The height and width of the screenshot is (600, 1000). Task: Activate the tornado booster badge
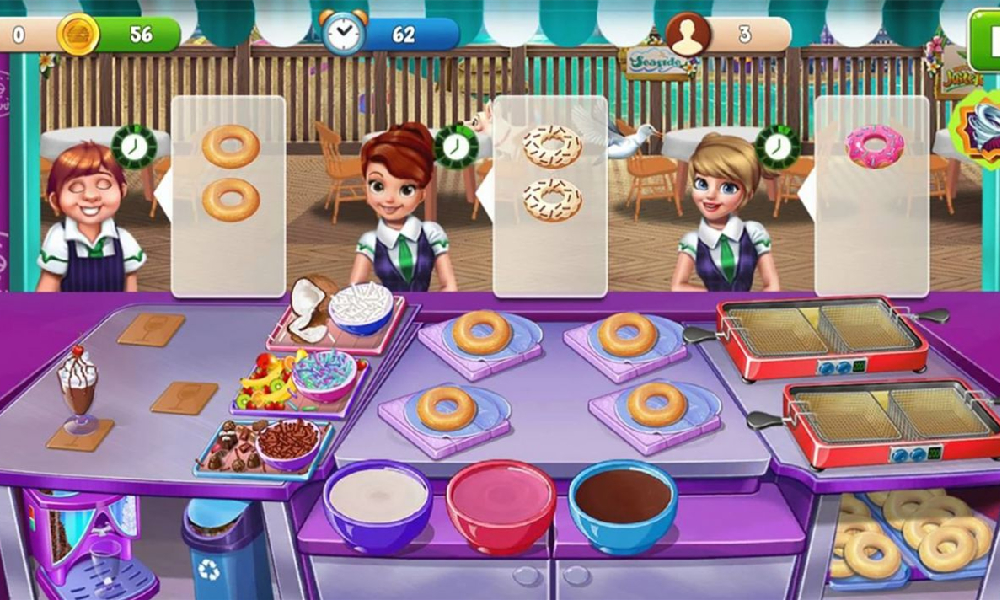click(980, 130)
